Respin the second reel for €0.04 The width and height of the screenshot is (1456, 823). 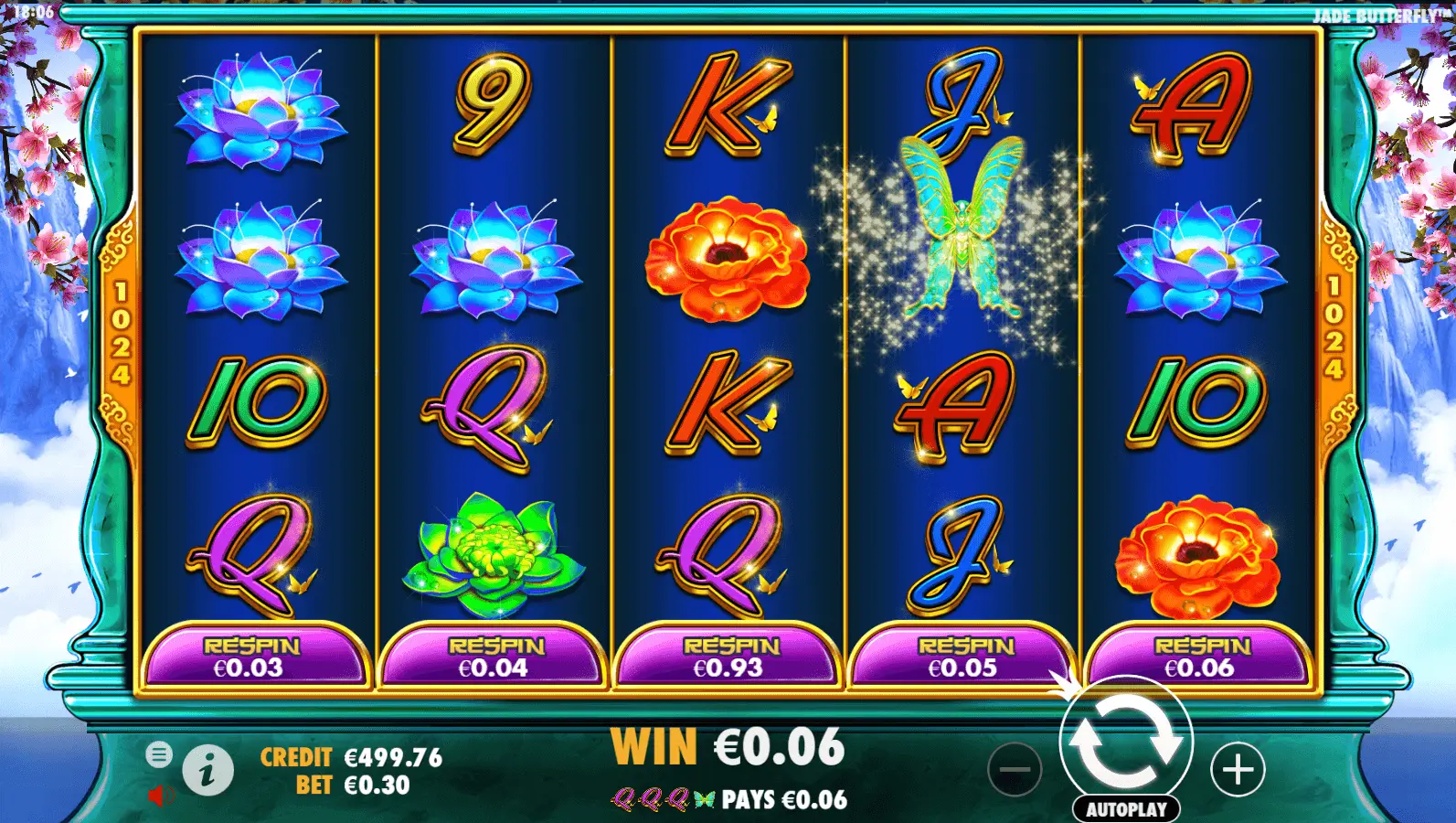[x=494, y=657]
